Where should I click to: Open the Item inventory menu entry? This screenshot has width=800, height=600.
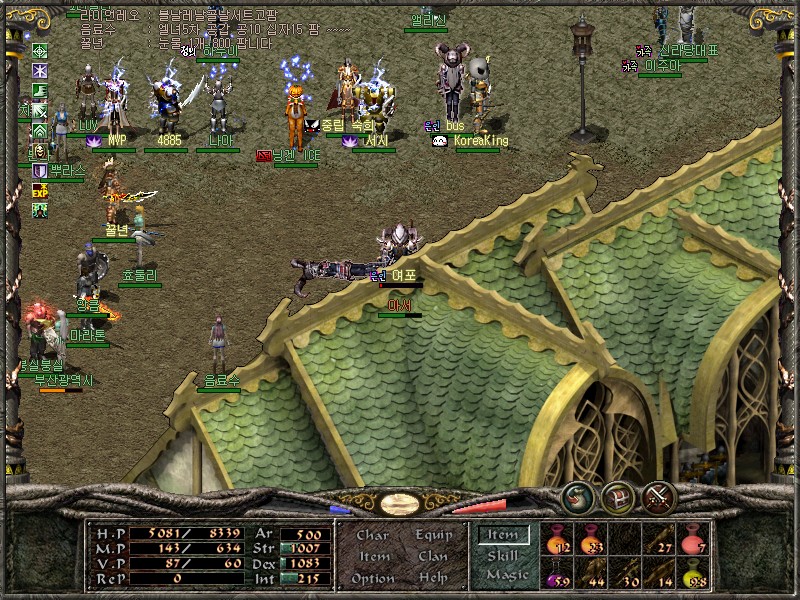tap(373, 556)
